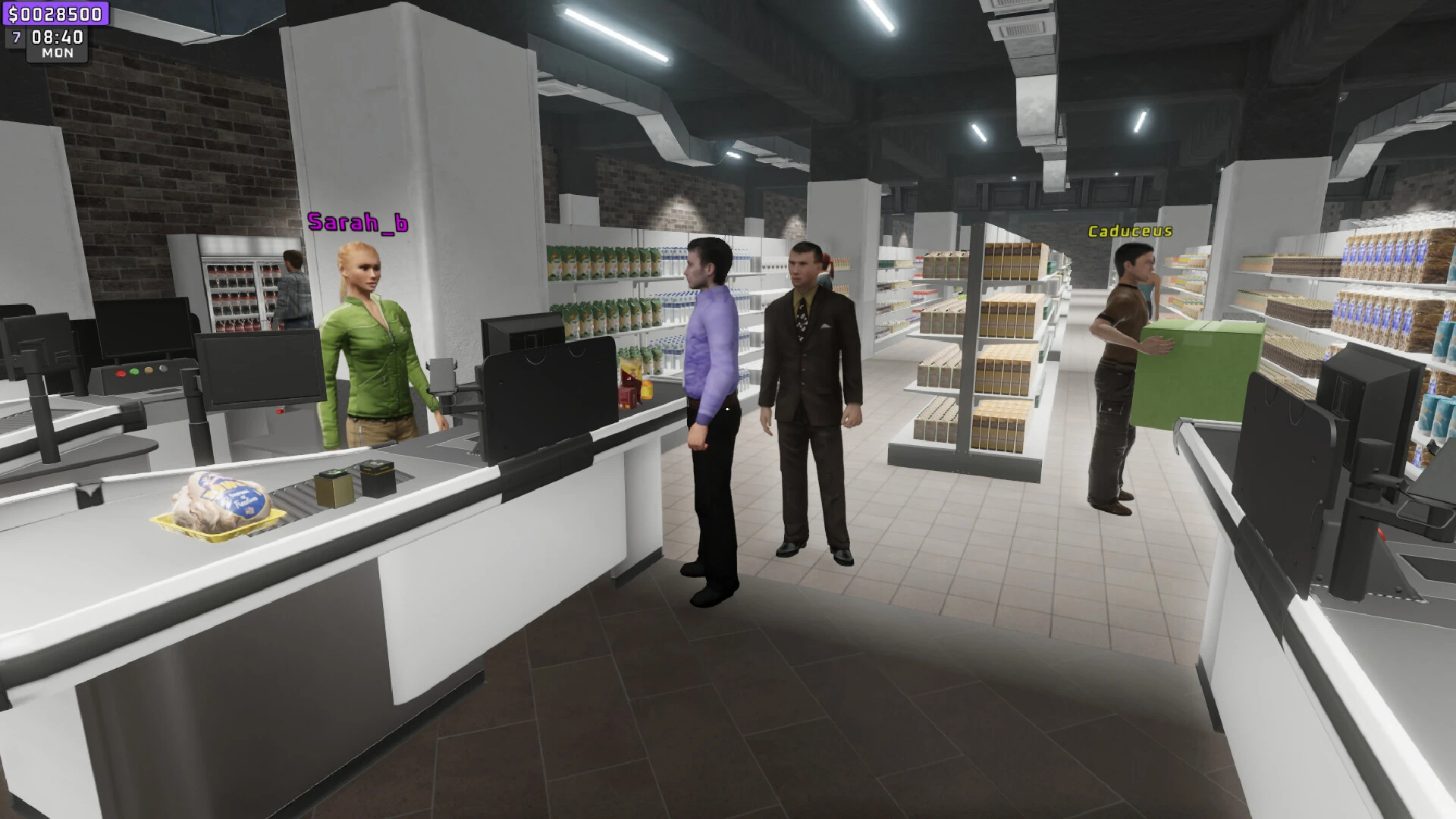Click Sarah_b's pink player nametag
This screenshot has width=1456, height=819.
click(x=357, y=223)
